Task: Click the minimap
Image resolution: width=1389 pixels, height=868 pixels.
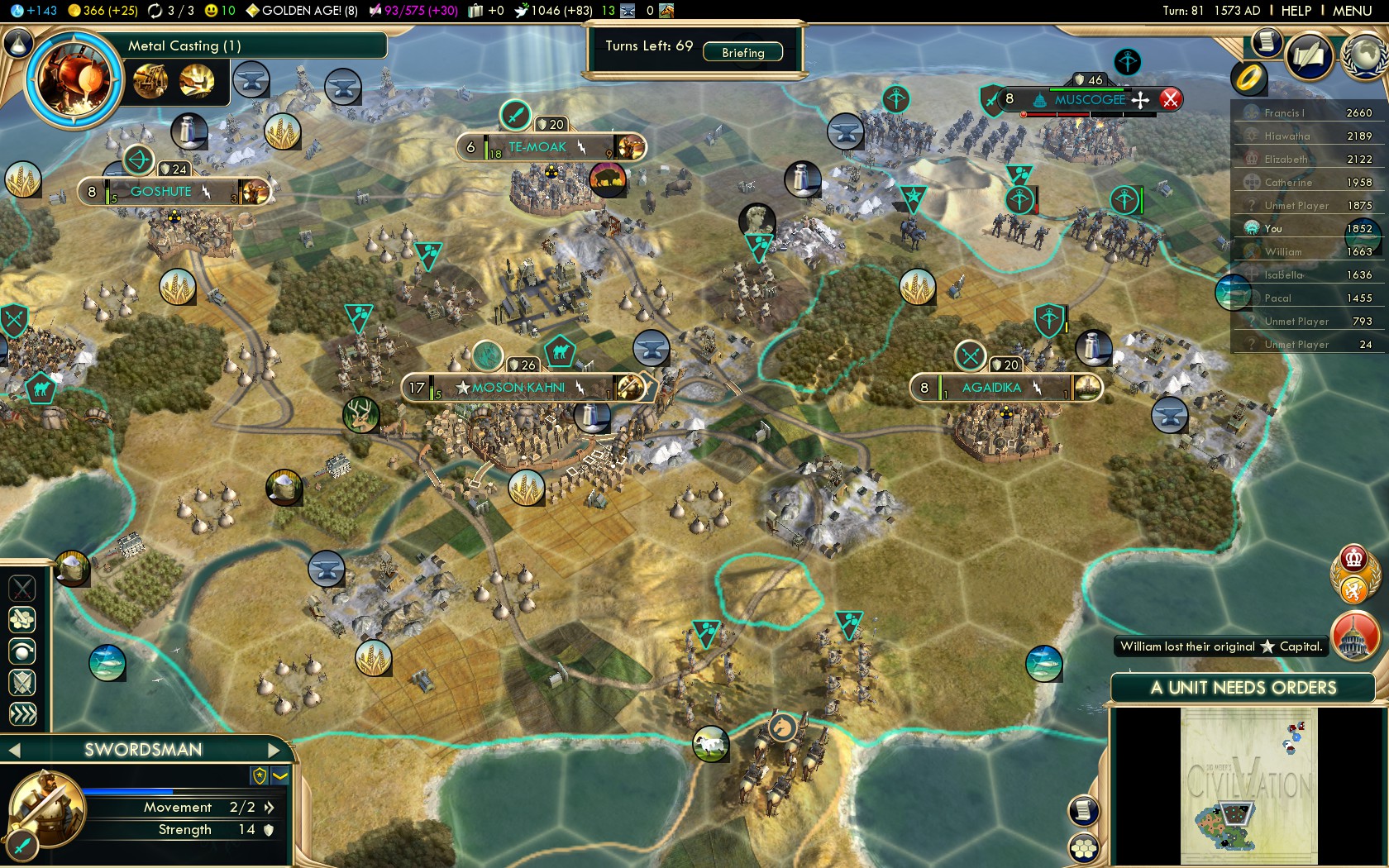Action: 1248,785
